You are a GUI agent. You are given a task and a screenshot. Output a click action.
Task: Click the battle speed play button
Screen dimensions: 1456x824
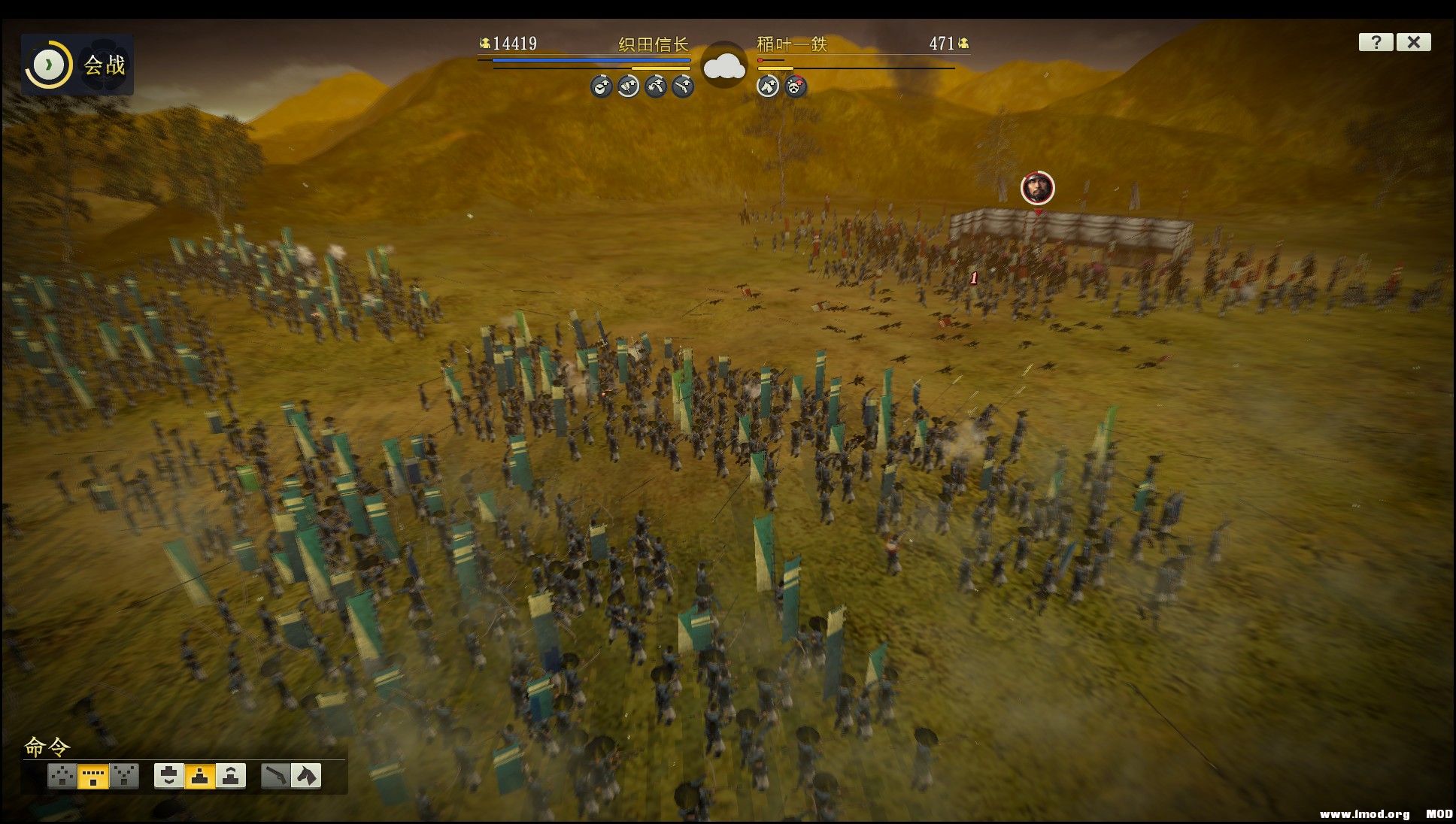48,65
